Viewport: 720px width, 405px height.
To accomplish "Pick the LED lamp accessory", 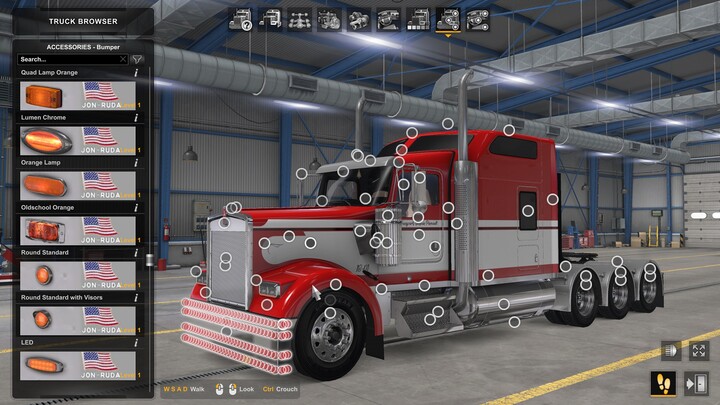I will coord(78,364).
